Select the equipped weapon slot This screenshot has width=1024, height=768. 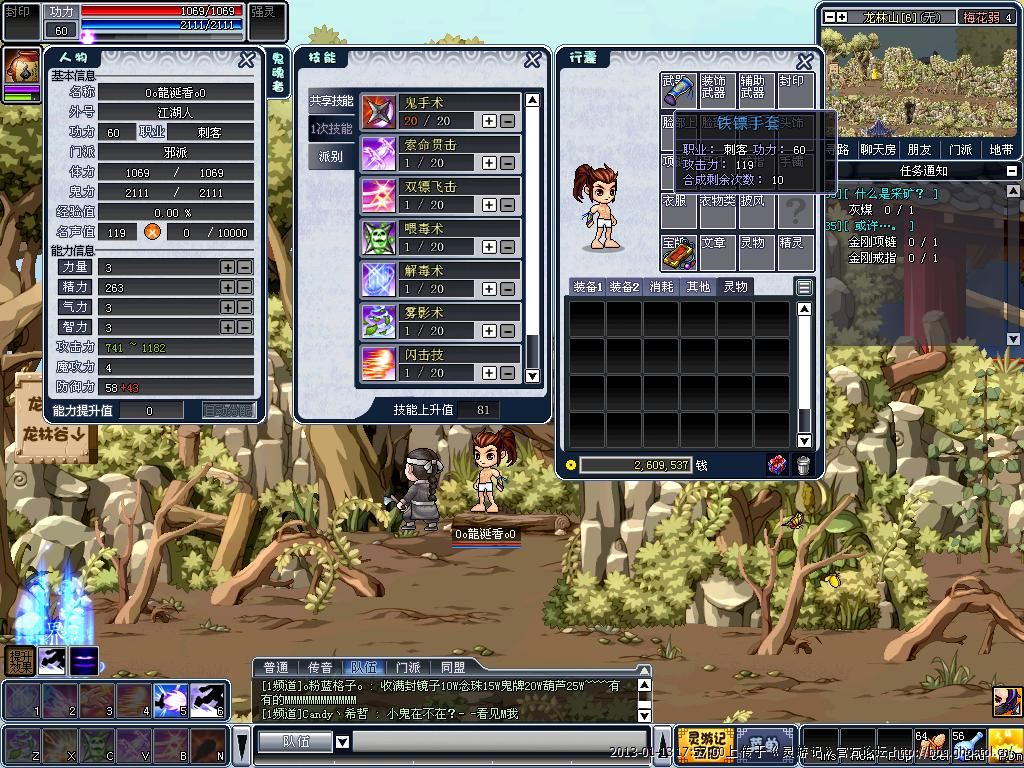pyautogui.click(x=679, y=91)
